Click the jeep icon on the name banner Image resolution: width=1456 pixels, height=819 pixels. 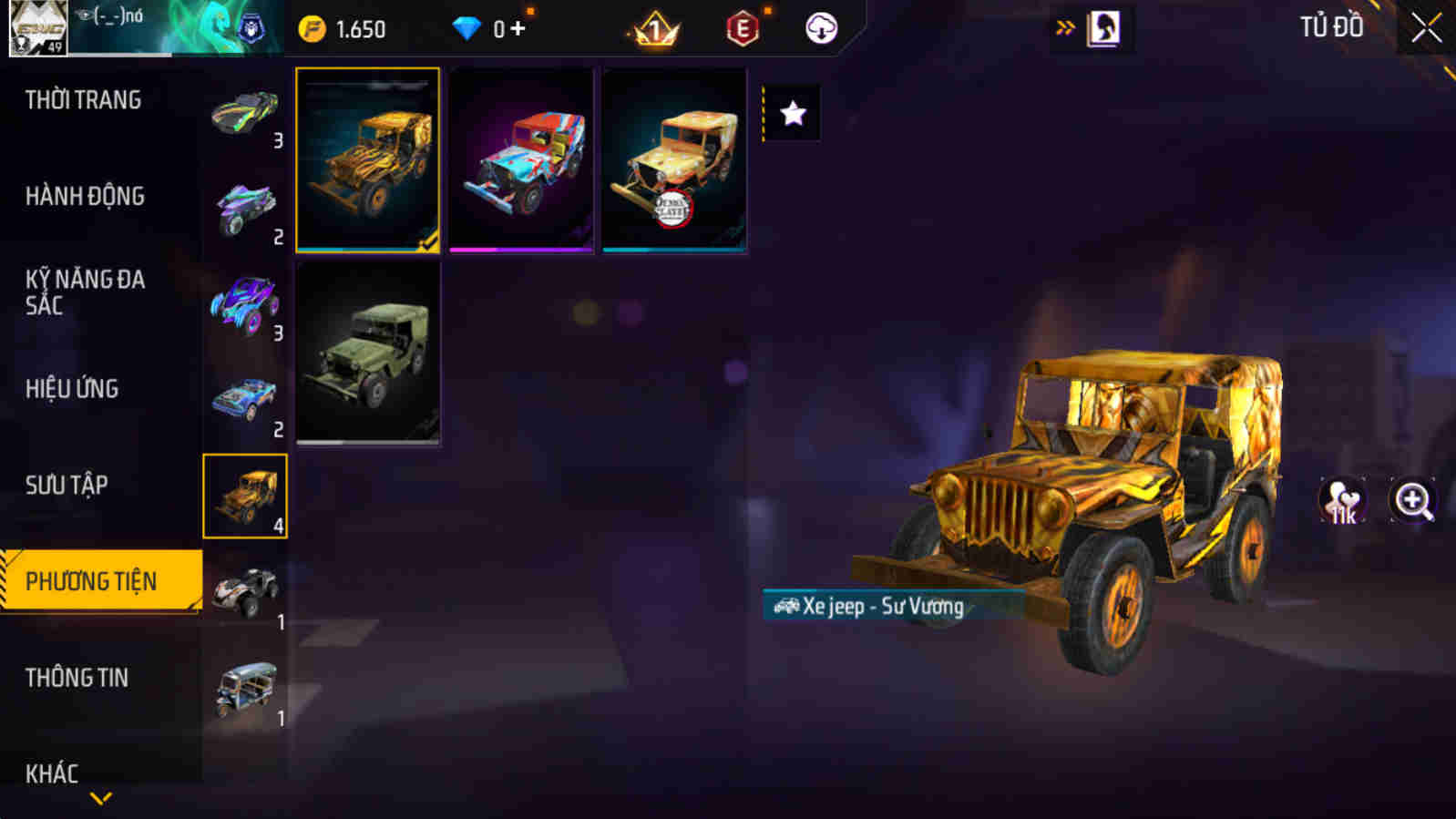click(x=787, y=604)
